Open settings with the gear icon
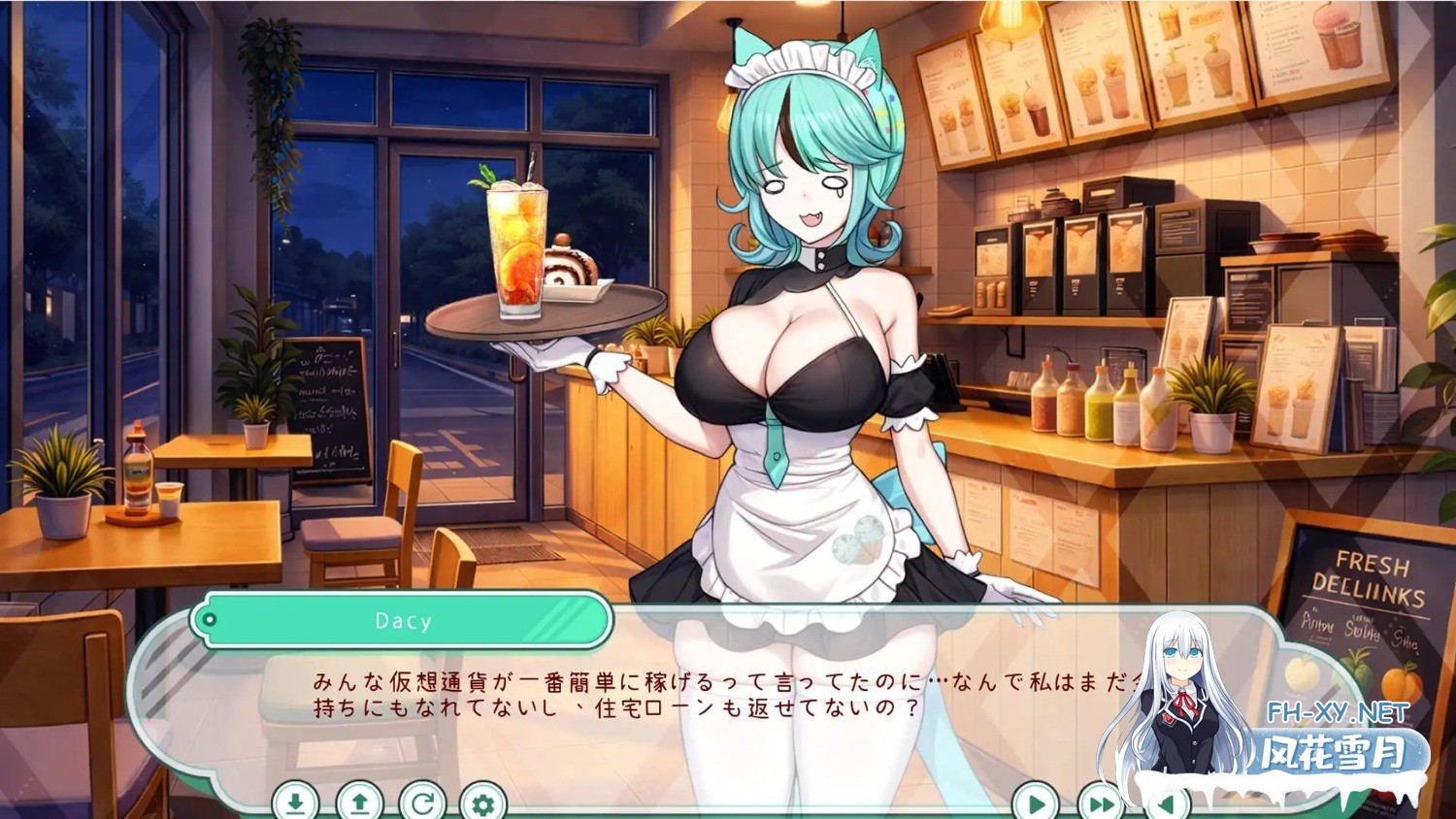Screen dimensions: 1456x819 (483, 803)
